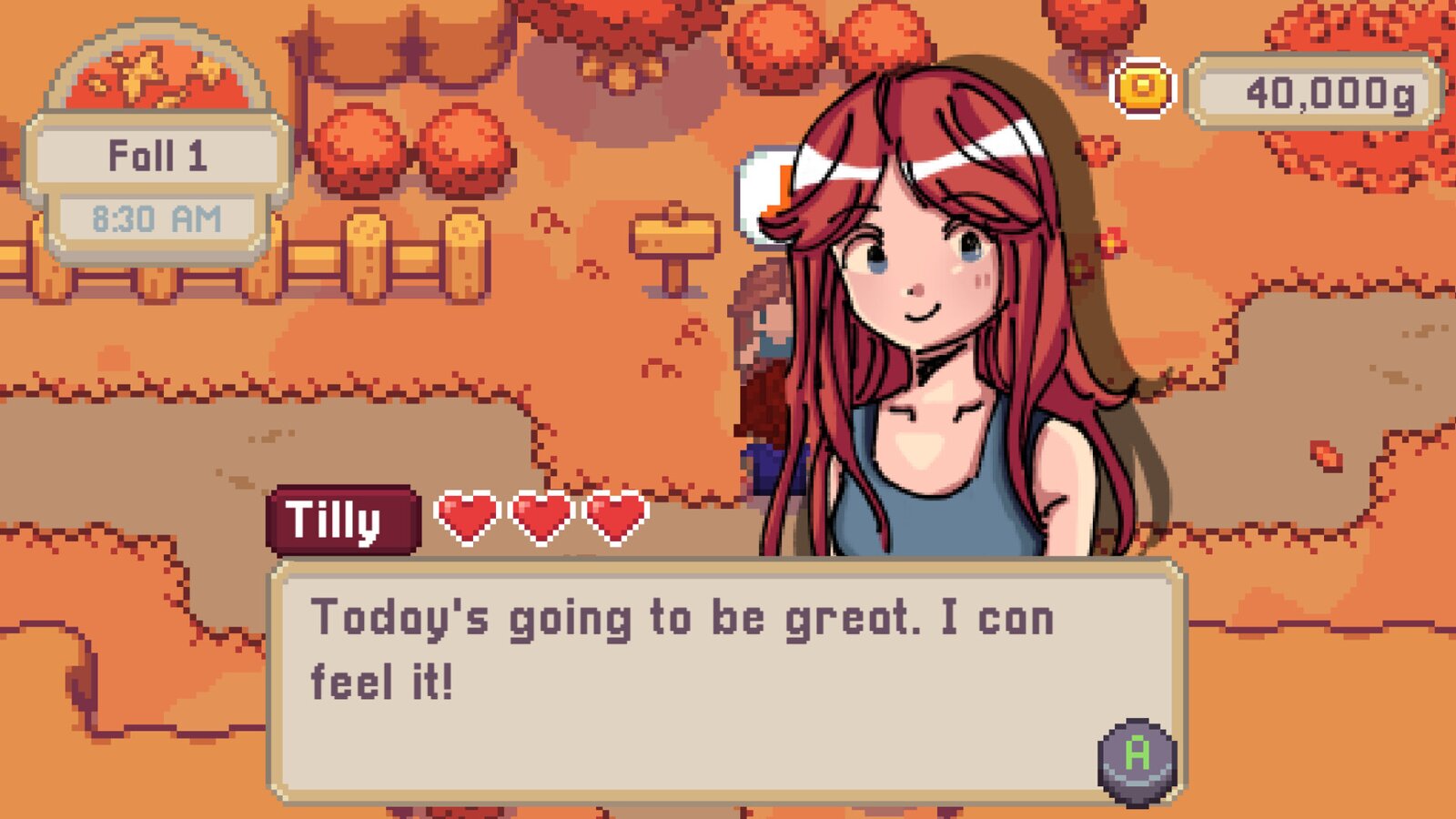The image size is (1456, 819).
Task: Click the dialogue text box
Action: [728, 673]
